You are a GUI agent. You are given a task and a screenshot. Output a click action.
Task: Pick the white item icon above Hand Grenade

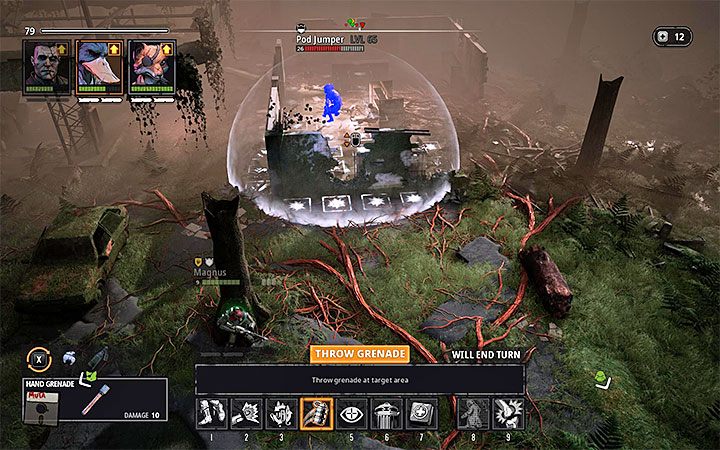tap(68, 359)
